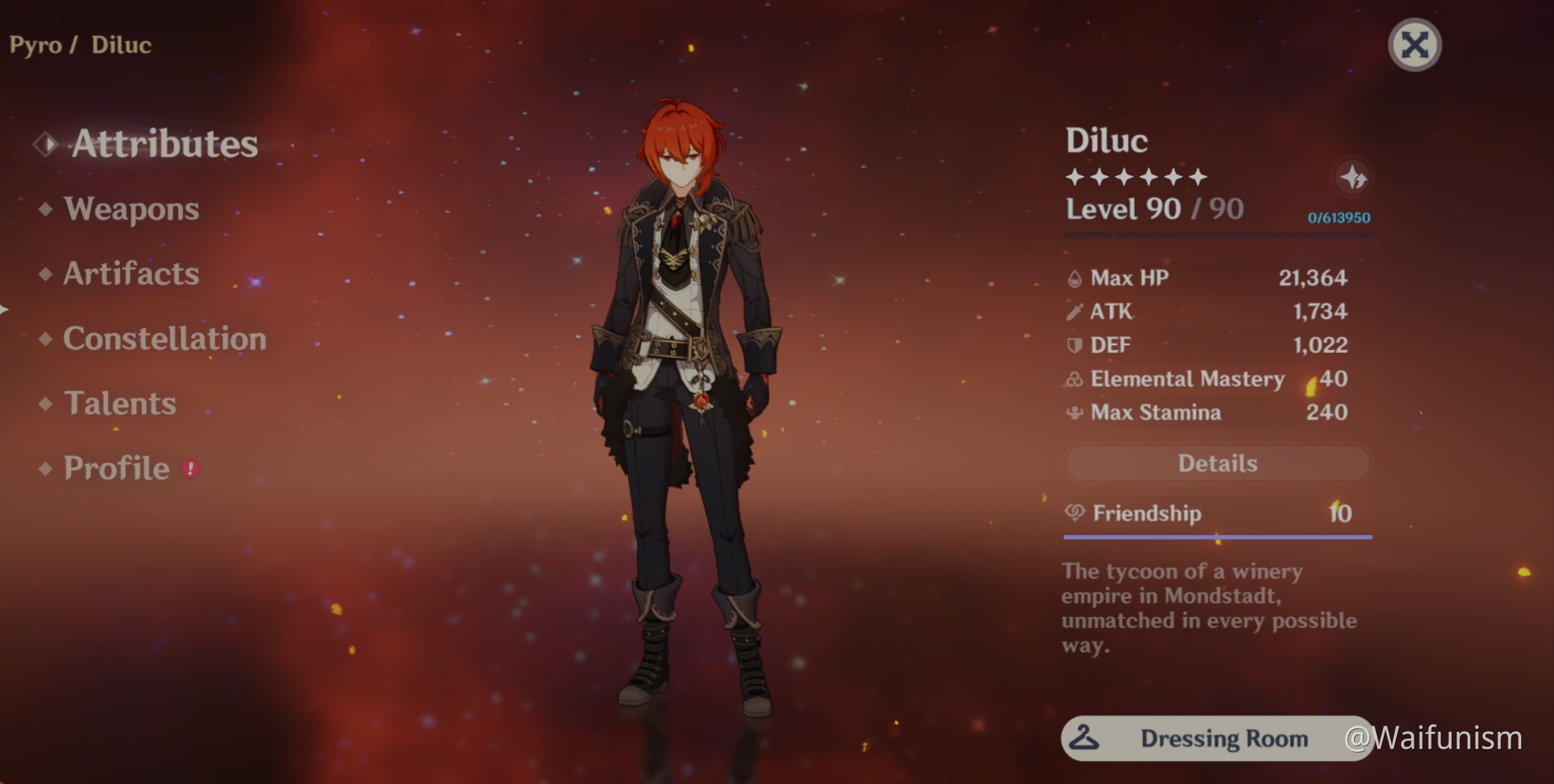Switch to the Weapons tab

coord(131,210)
